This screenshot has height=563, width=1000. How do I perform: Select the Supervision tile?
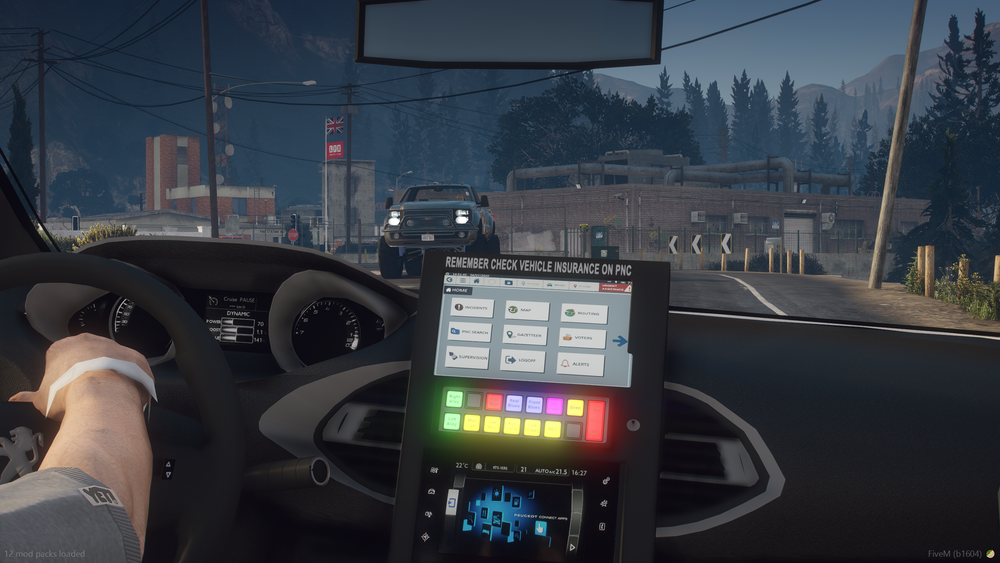coord(467,356)
